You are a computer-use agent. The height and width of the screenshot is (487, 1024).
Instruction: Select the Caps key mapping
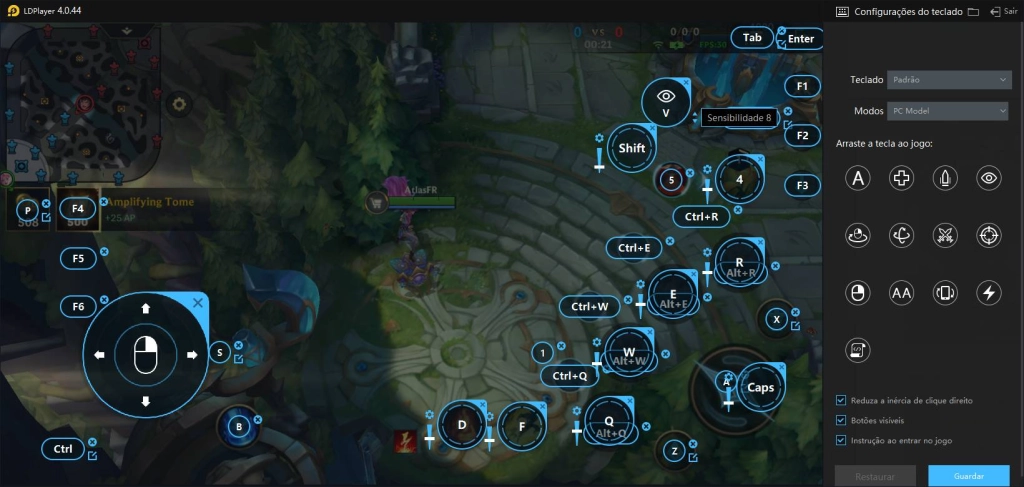[x=760, y=388]
